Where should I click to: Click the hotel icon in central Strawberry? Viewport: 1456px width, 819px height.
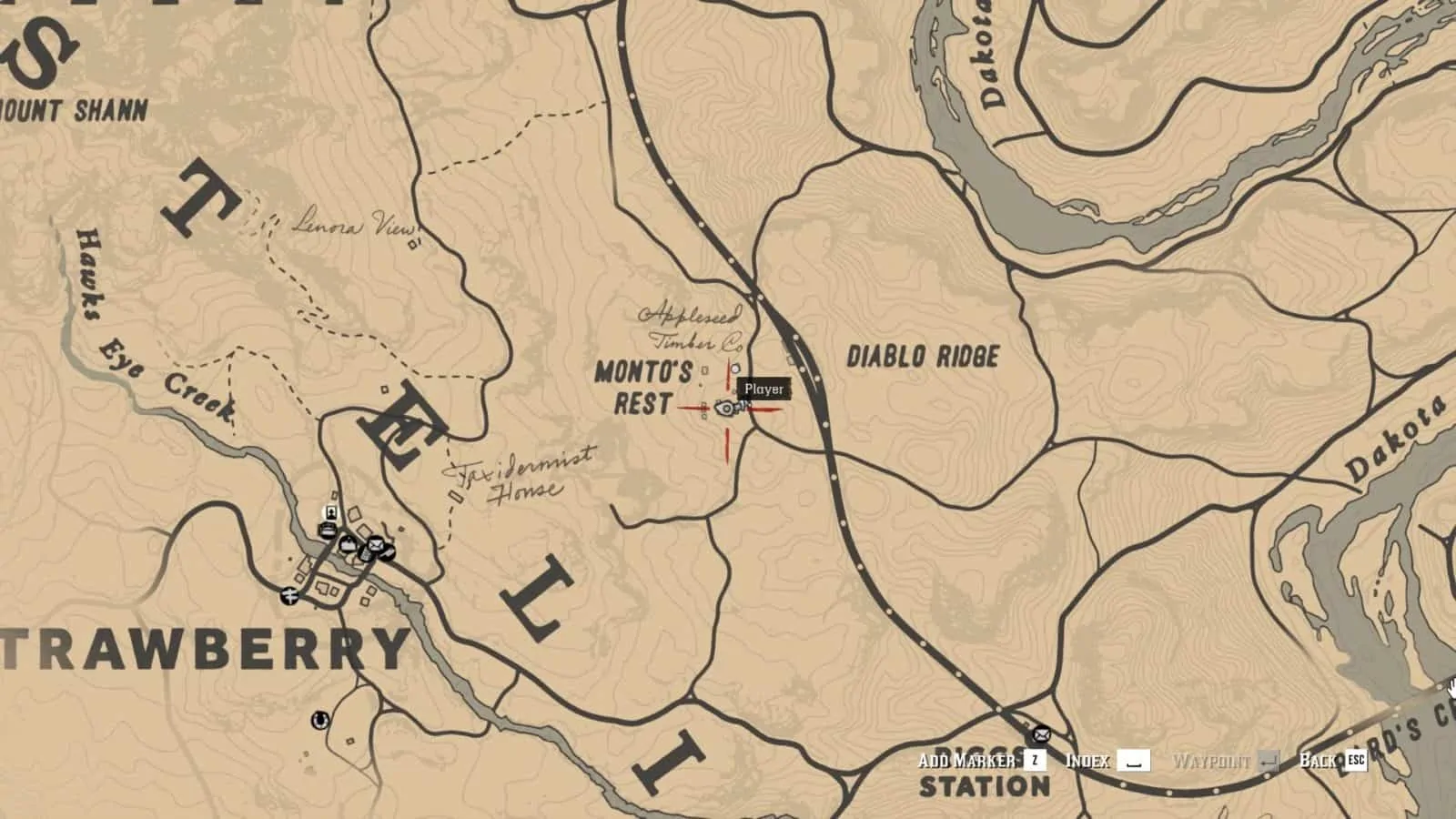coord(328,528)
